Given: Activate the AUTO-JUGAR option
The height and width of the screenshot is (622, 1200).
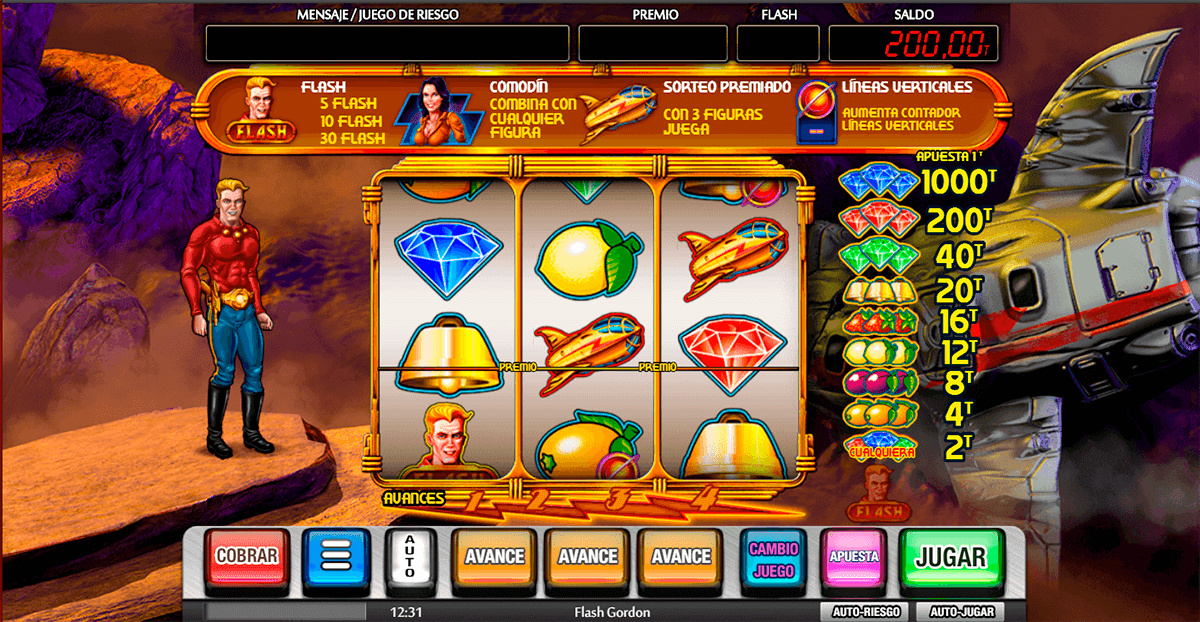Looking at the screenshot, I should coord(964,612).
